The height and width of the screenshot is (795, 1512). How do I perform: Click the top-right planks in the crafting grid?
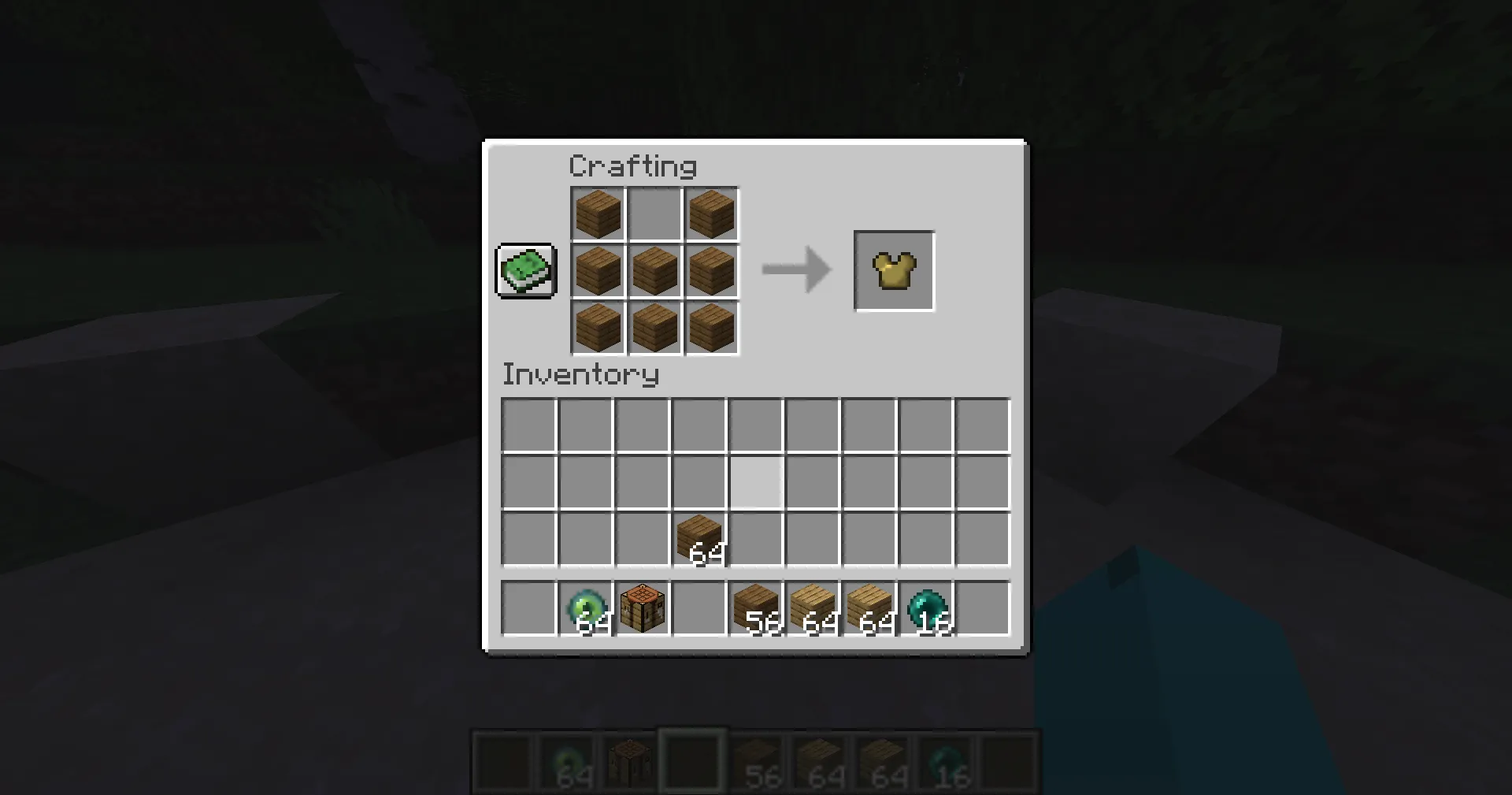[x=711, y=213]
